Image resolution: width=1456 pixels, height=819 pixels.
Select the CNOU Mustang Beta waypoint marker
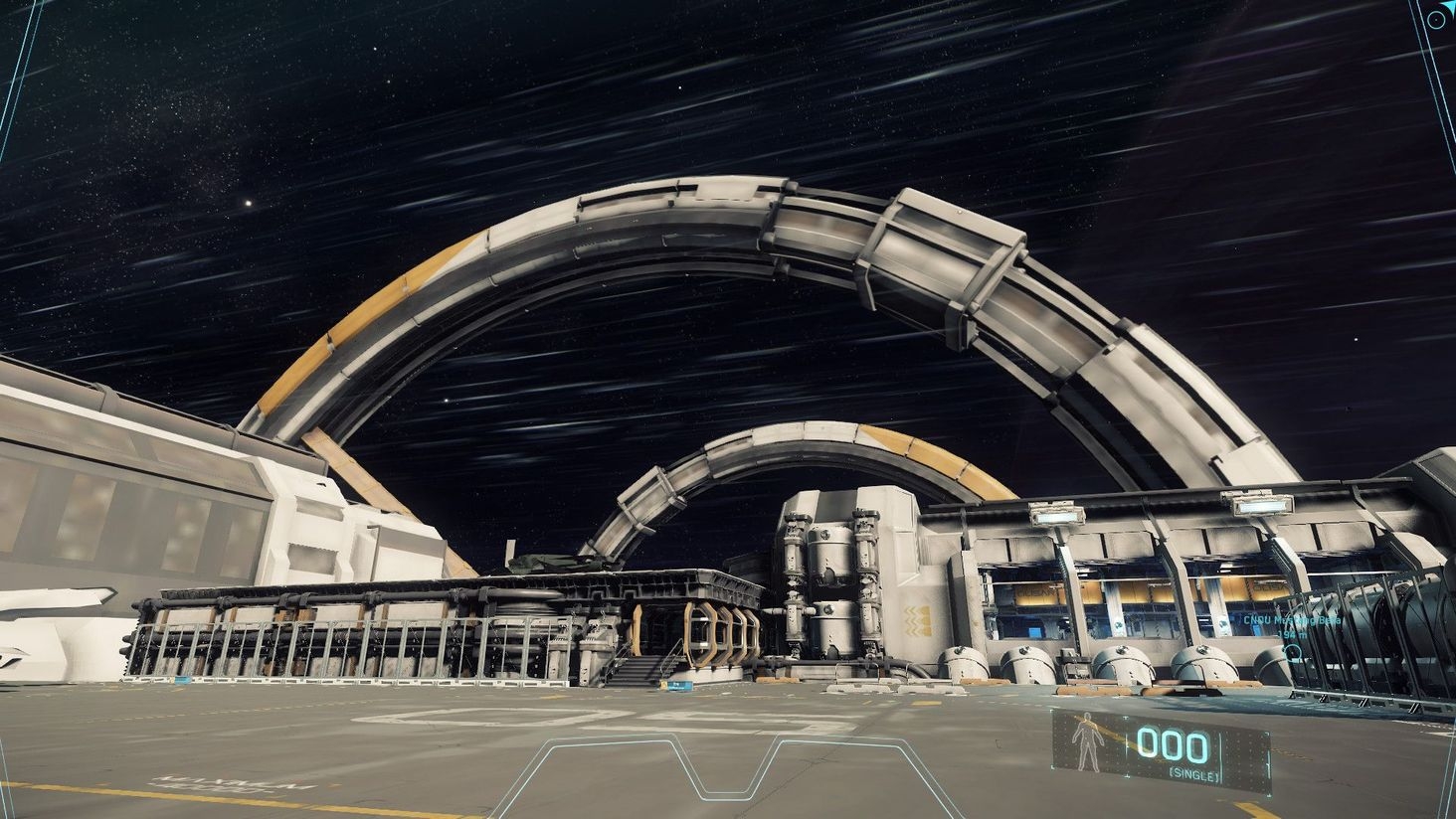[x=1292, y=653]
